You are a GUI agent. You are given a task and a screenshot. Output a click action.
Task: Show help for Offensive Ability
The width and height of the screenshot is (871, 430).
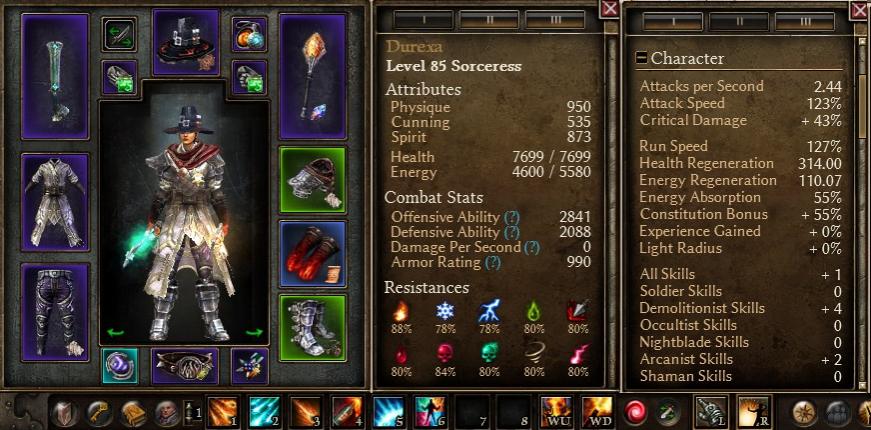pyautogui.click(x=512, y=217)
